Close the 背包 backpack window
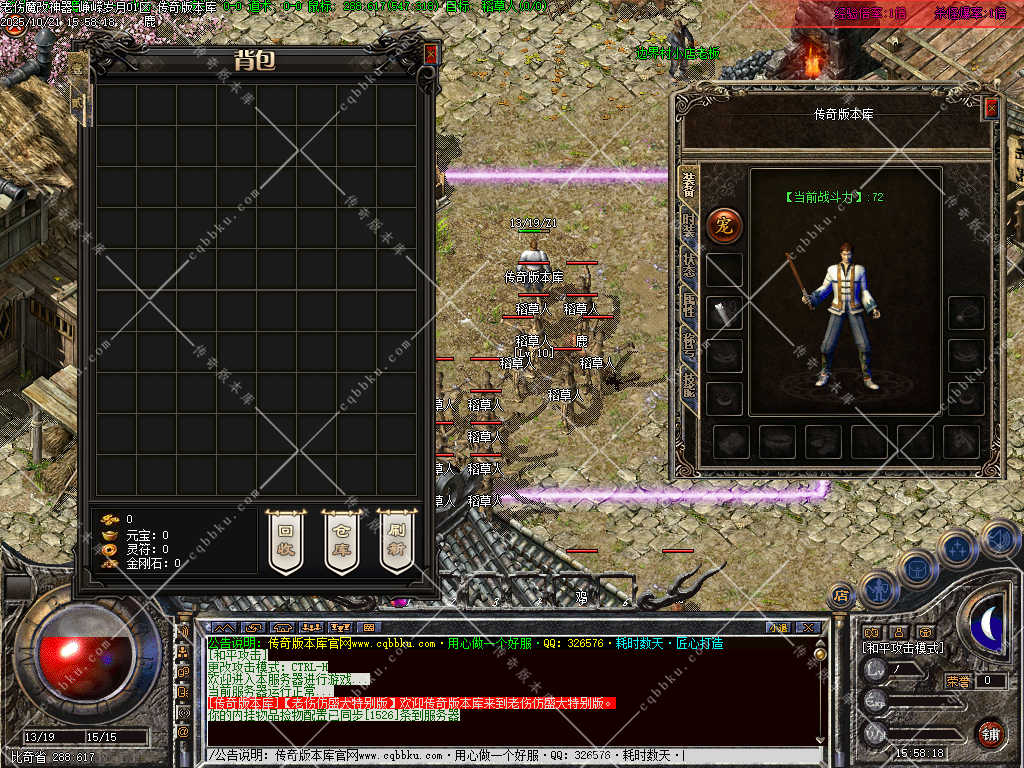Screen dimensions: 1024x768 (430, 54)
